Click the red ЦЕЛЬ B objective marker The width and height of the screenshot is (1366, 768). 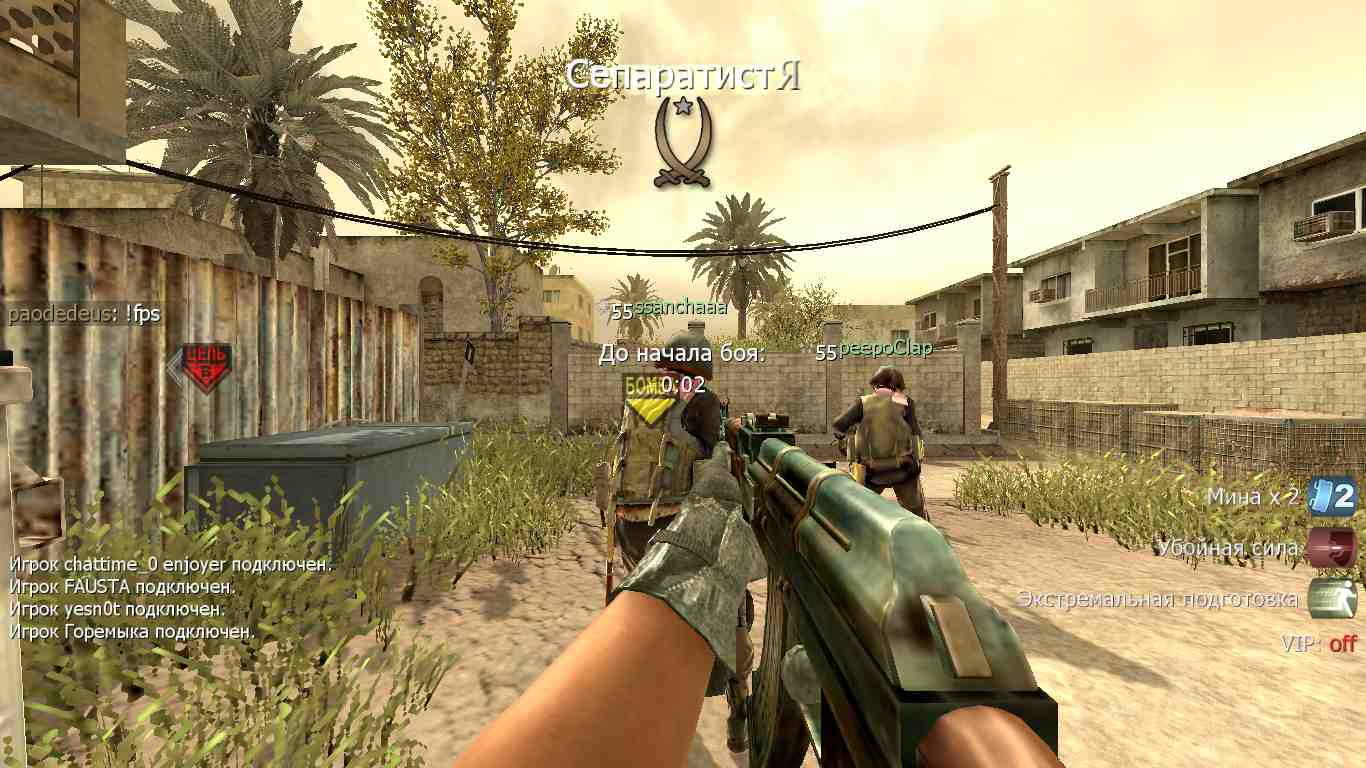coord(203,367)
